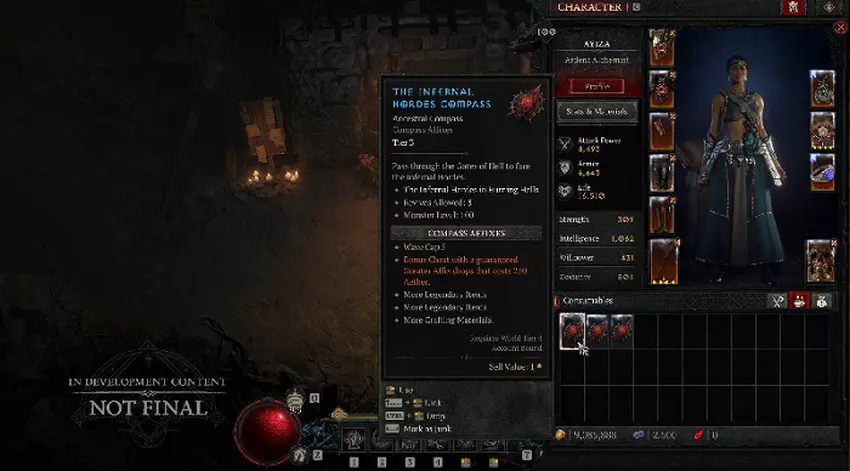
Task: Select the boots equipment slot
Action: (662, 214)
